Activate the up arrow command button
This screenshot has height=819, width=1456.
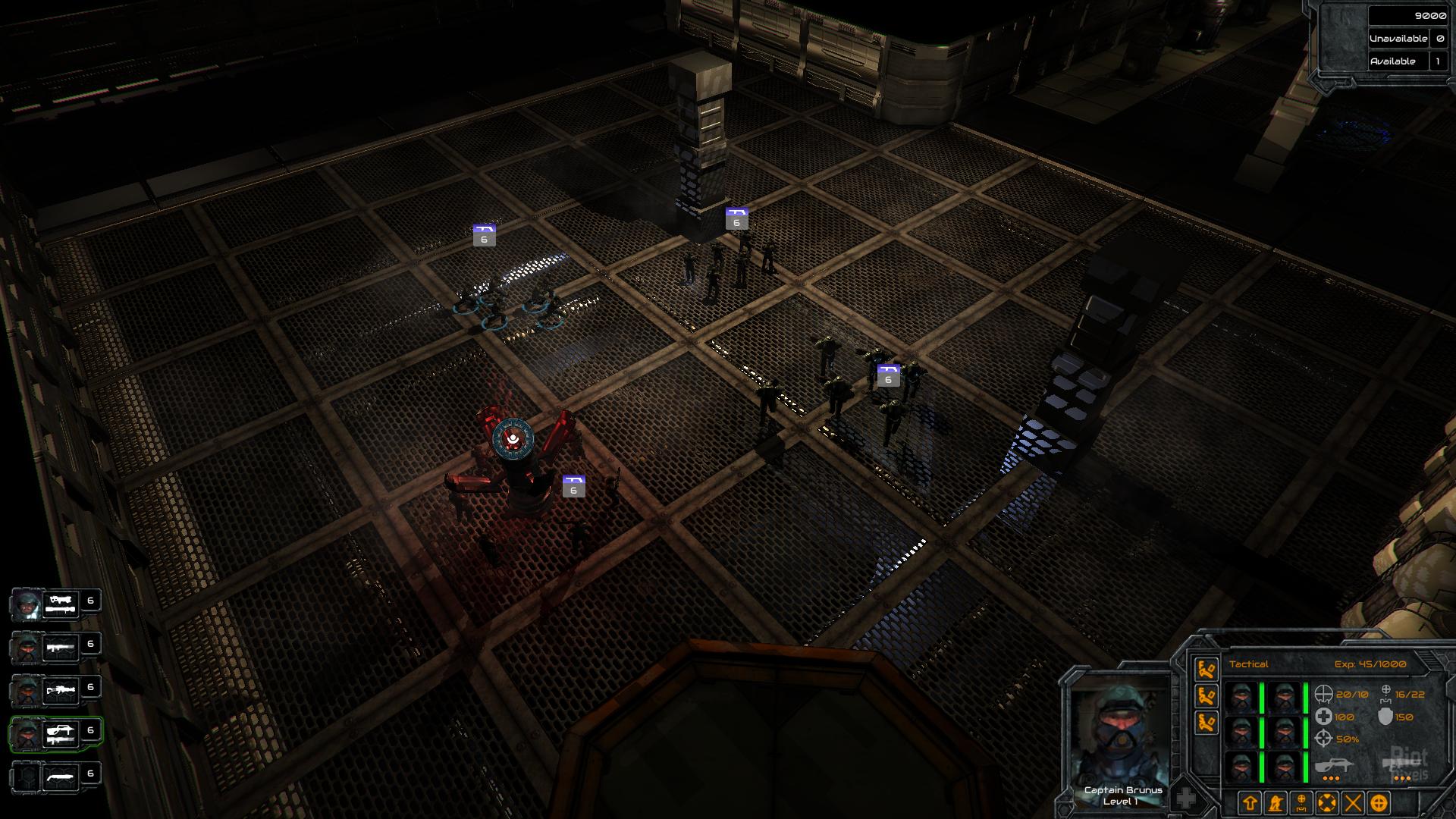coord(1250,802)
